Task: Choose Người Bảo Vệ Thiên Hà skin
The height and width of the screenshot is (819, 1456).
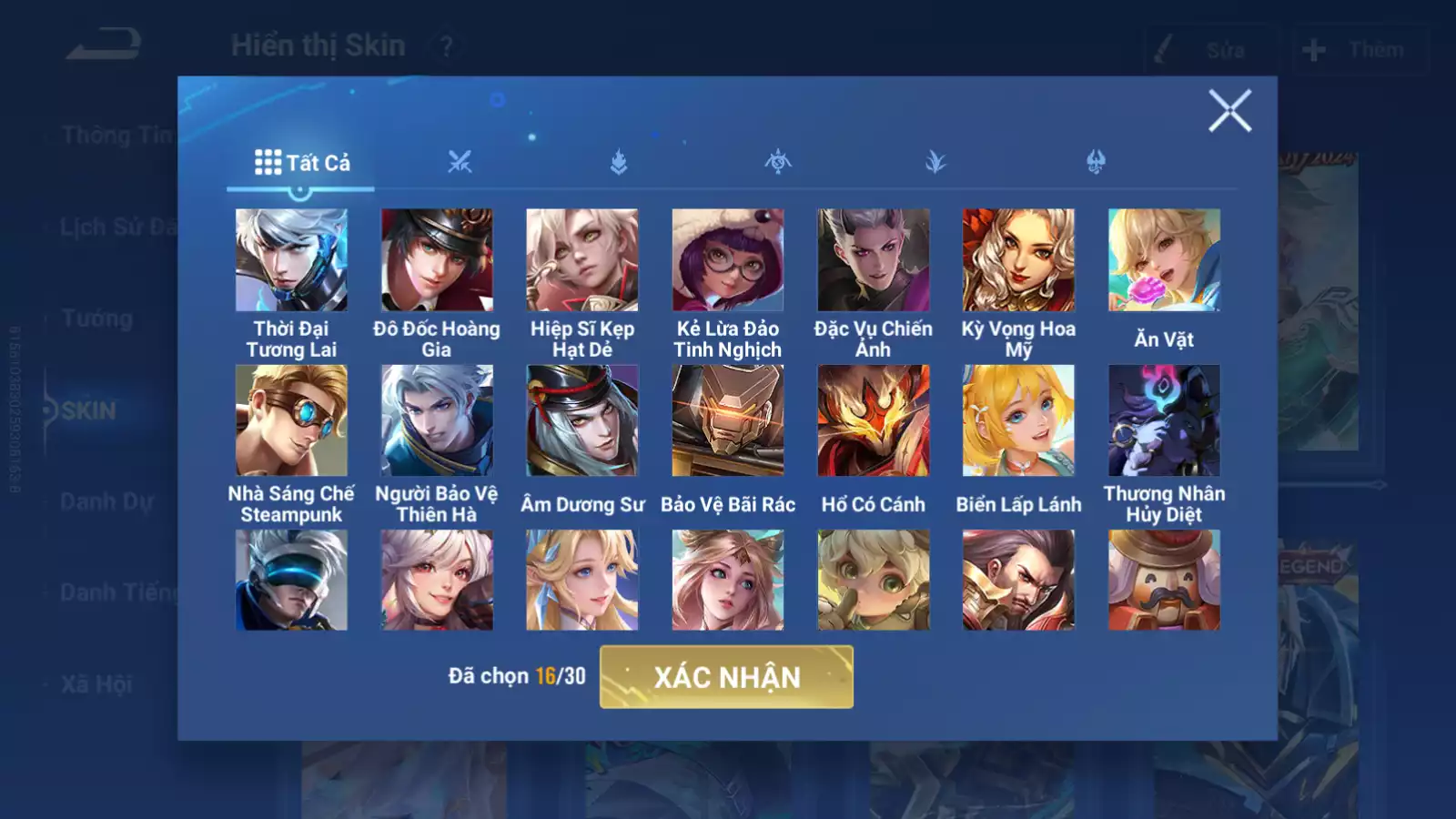Action: tap(437, 420)
